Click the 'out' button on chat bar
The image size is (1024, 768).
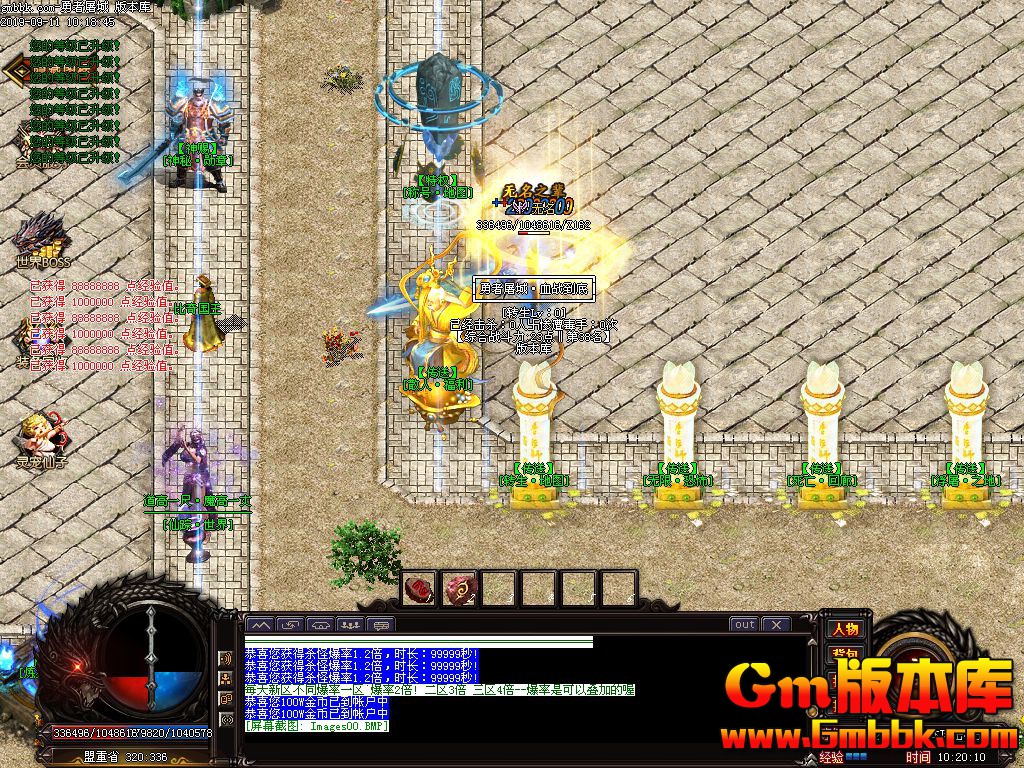coord(744,625)
